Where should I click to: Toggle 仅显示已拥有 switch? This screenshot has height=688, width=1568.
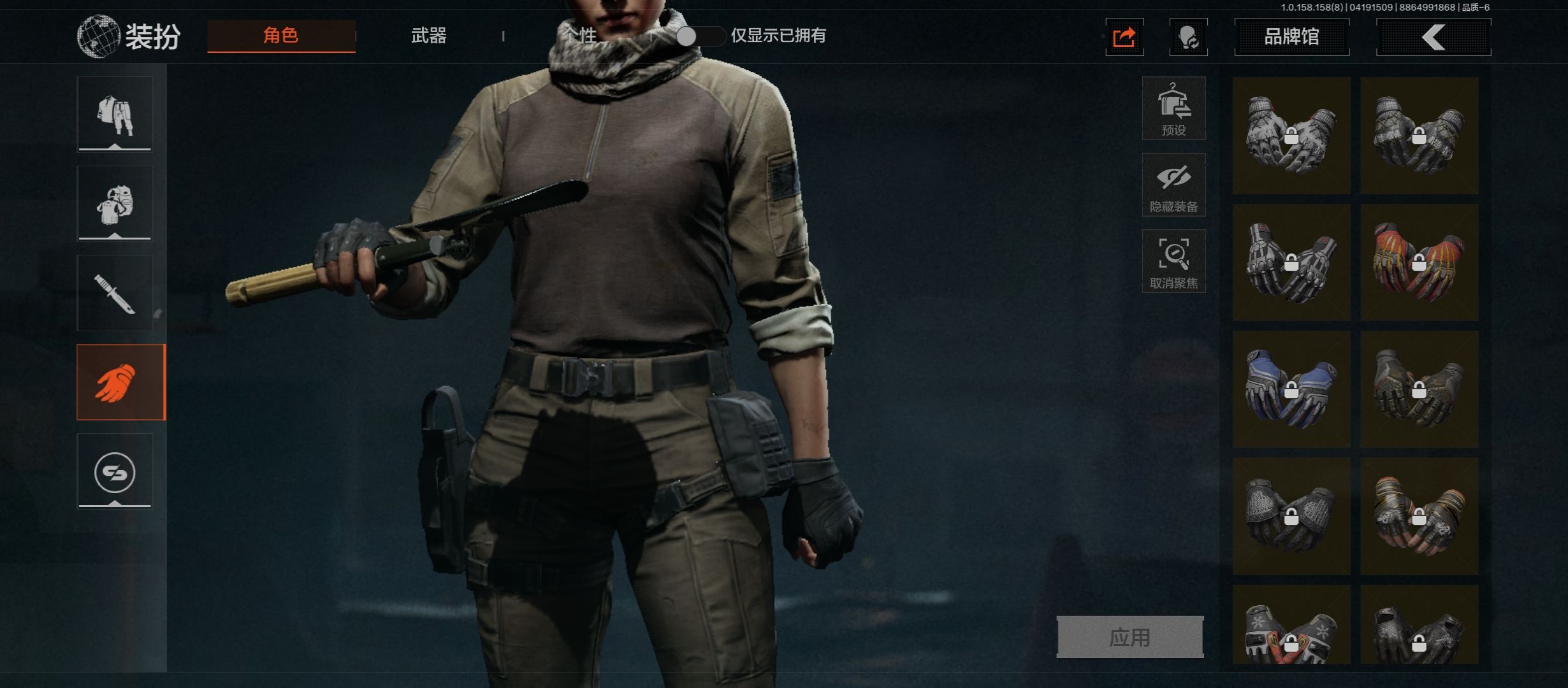click(x=699, y=36)
